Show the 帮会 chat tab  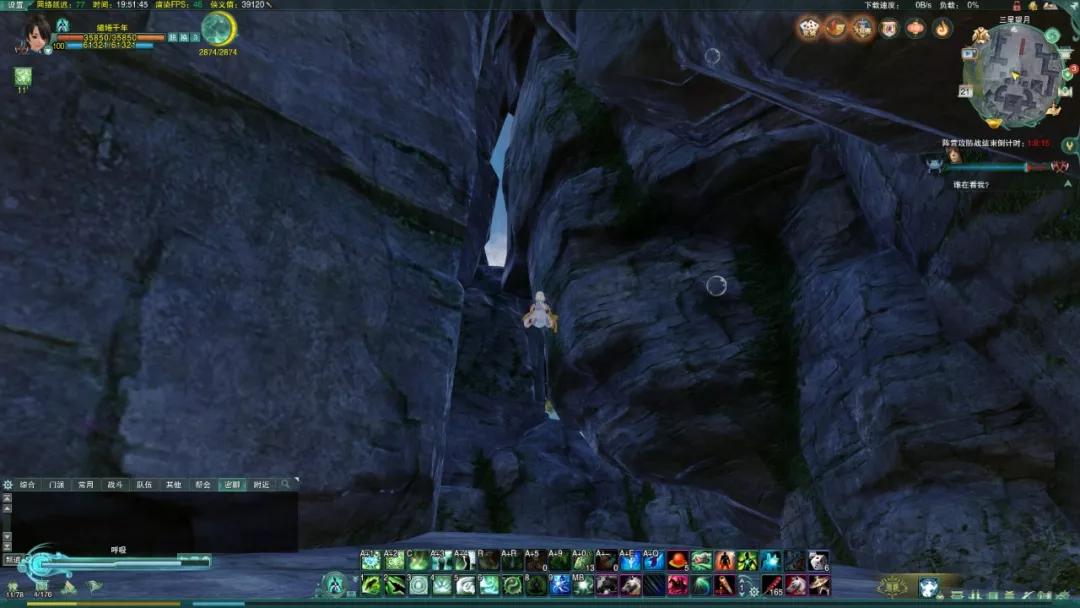pyautogui.click(x=202, y=485)
